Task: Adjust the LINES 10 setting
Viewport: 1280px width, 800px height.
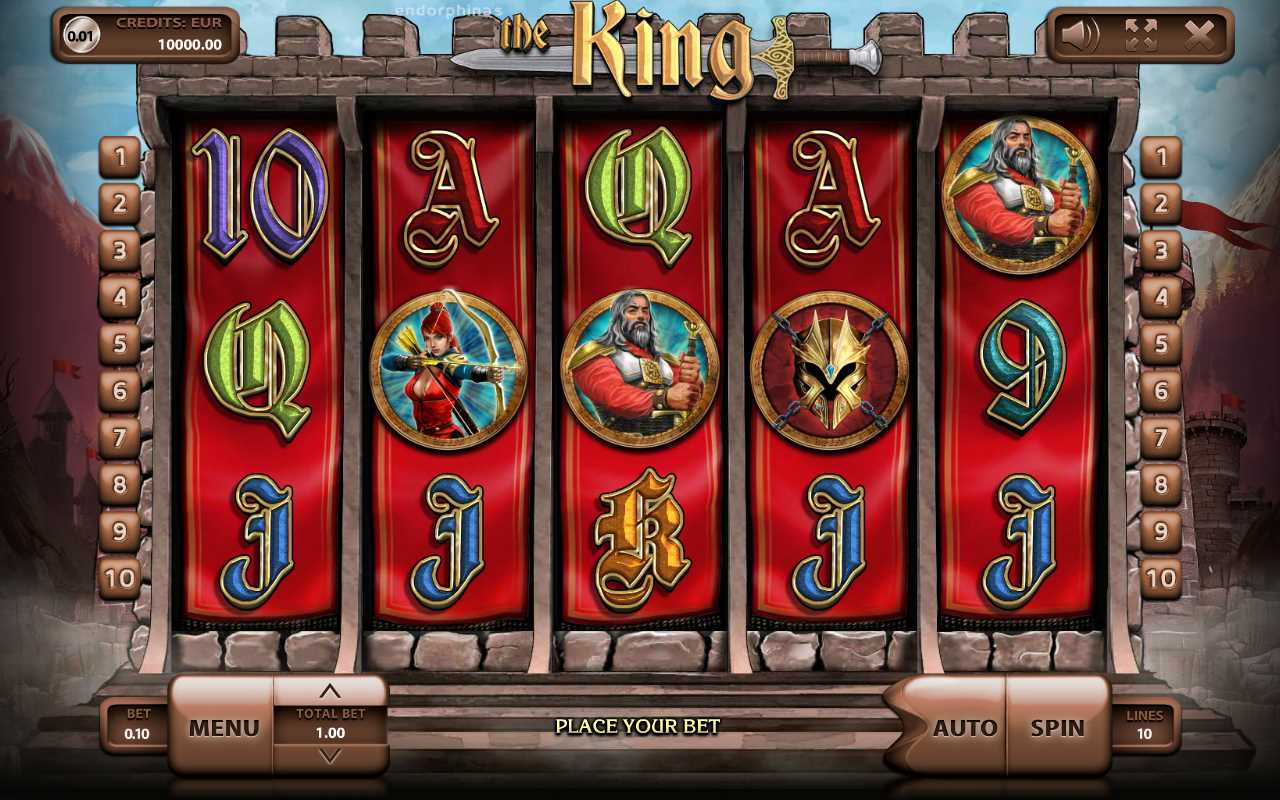Action: tap(1144, 725)
